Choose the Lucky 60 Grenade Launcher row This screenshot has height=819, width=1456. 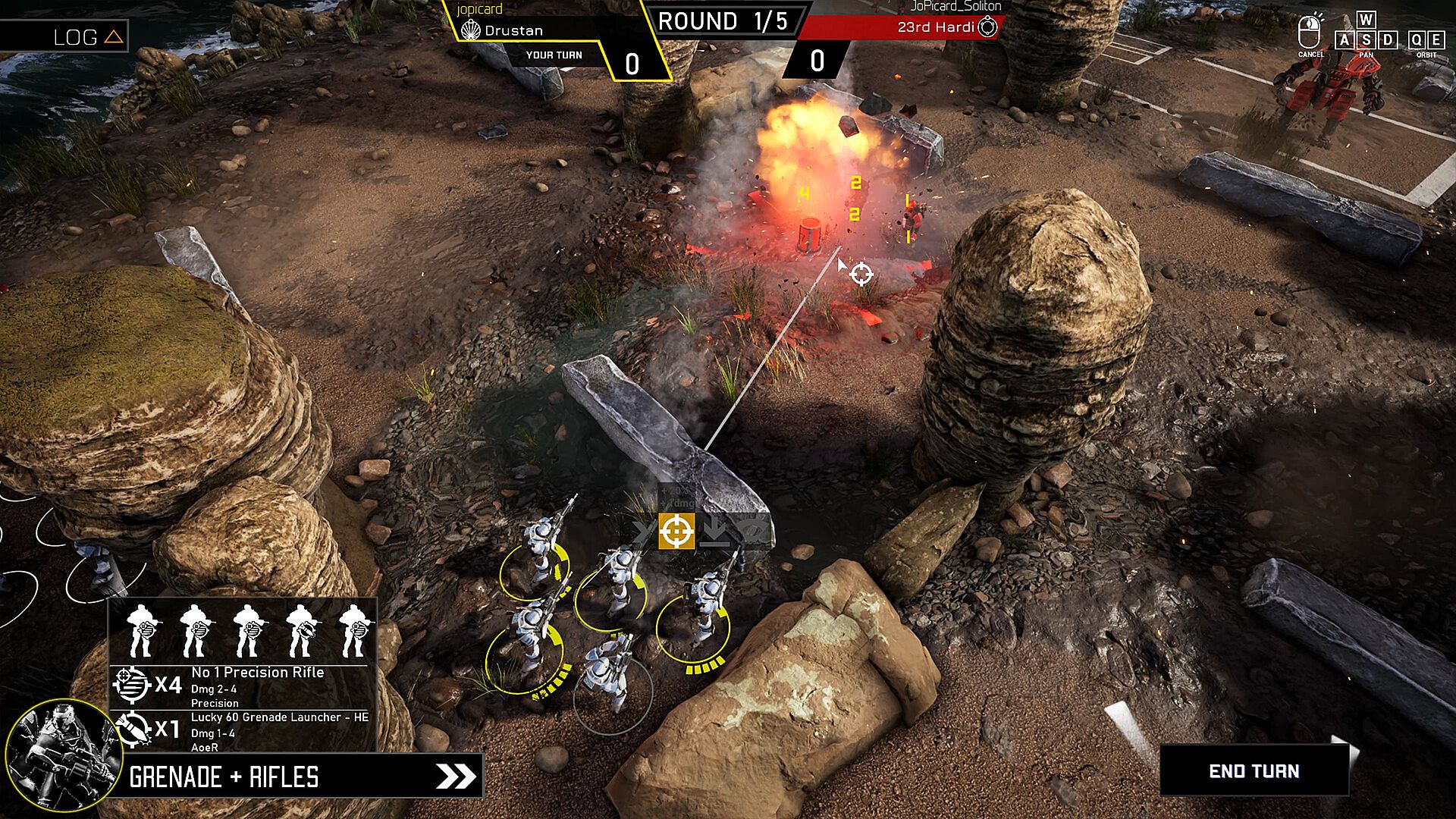click(x=243, y=731)
